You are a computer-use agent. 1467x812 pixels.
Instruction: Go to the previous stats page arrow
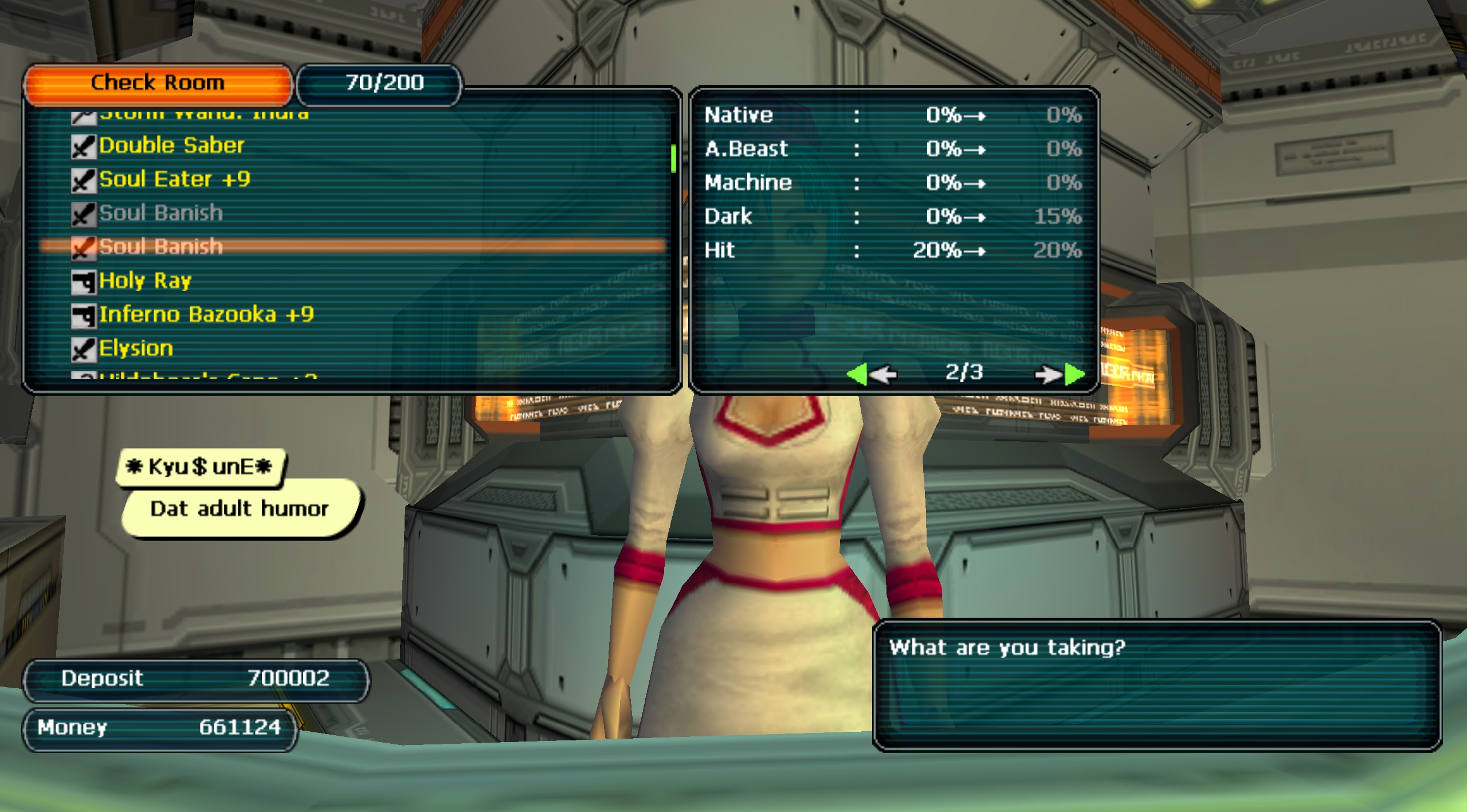(871, 374)
